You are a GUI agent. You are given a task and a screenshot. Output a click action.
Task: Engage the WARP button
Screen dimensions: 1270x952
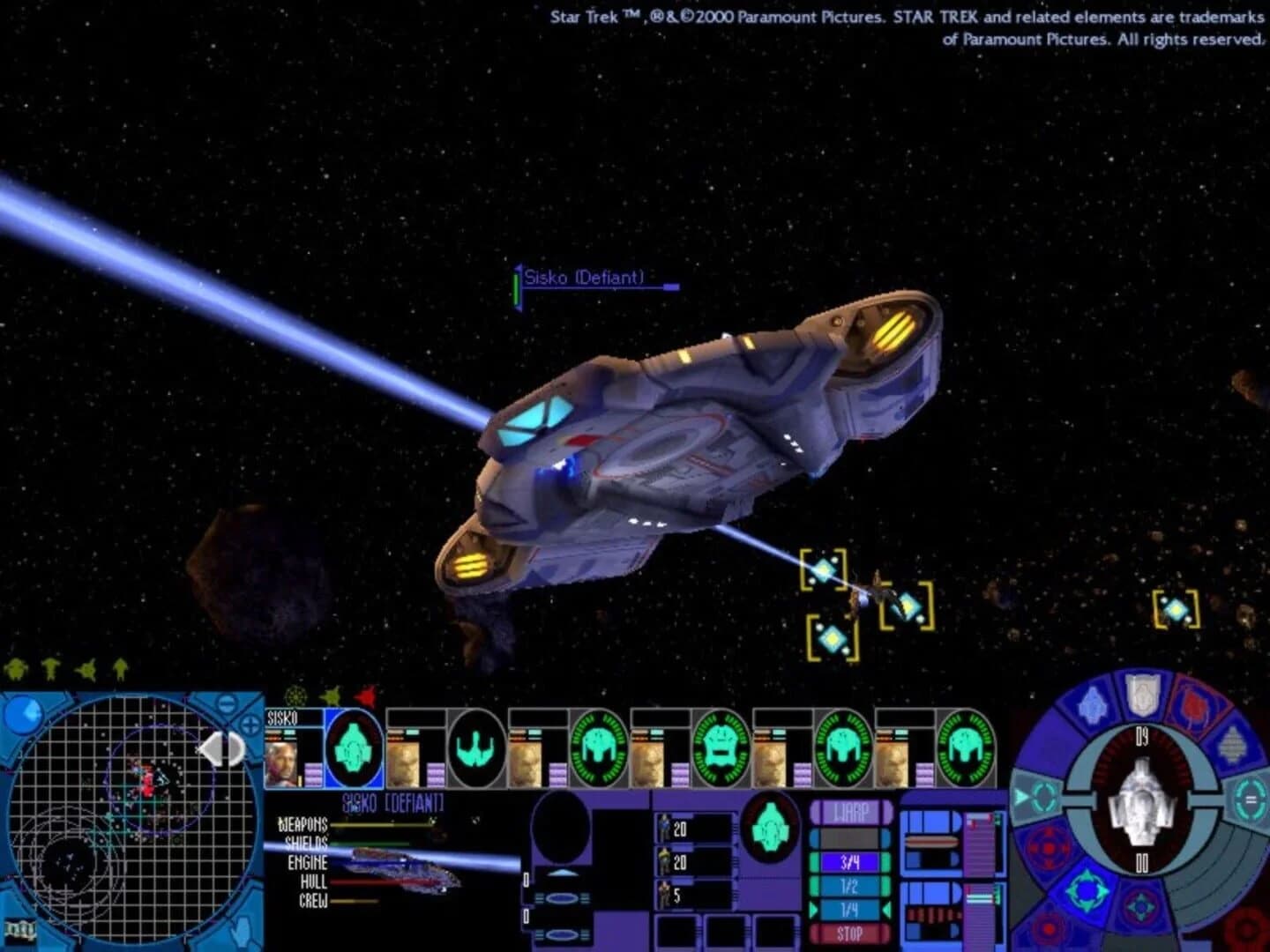click(849, 810)
